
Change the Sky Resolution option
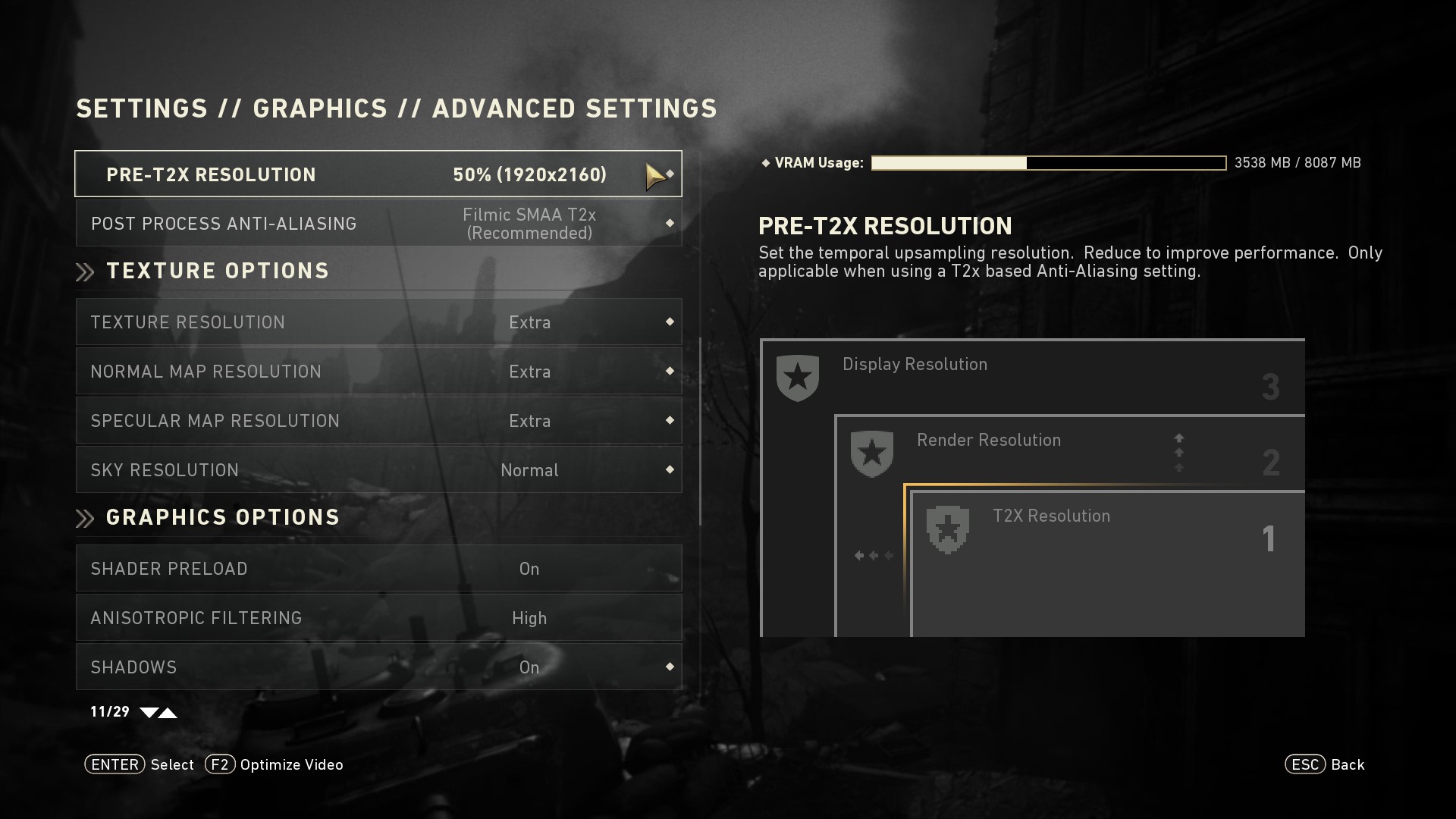click(378, 470)
